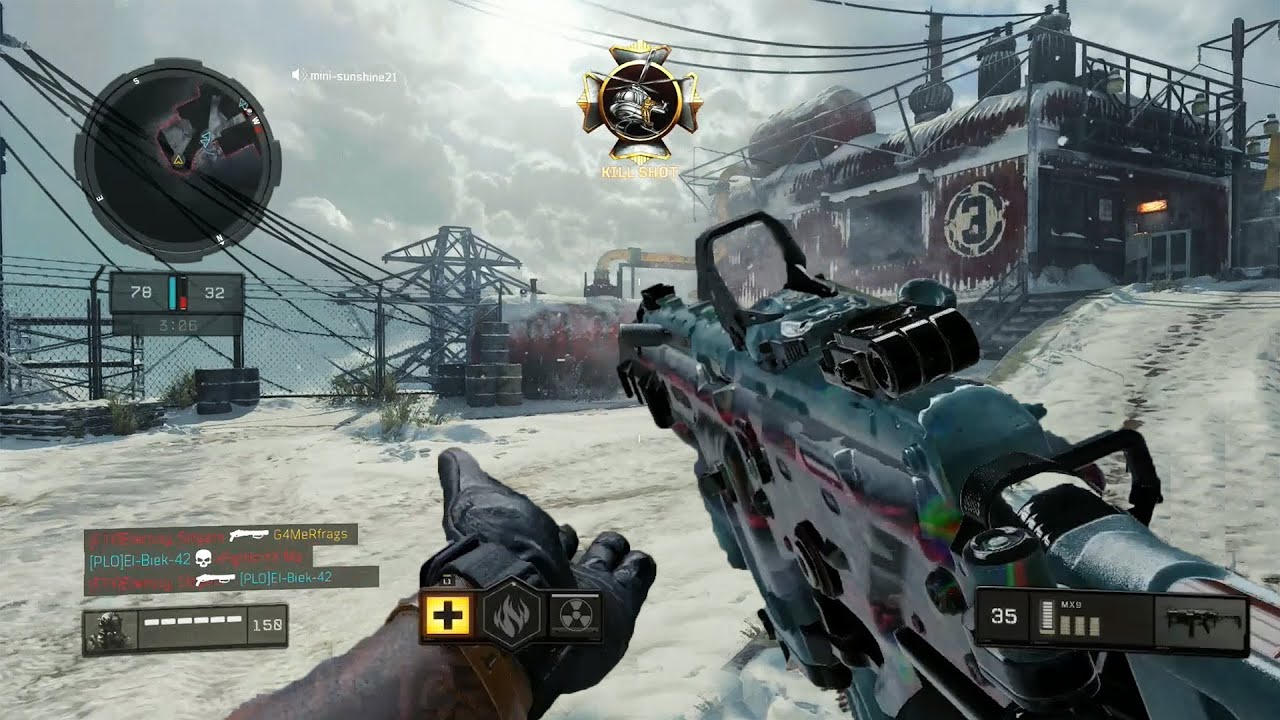
Task: Click the speaker icon next to mini-sunshine21
Action: pos(298,75)
